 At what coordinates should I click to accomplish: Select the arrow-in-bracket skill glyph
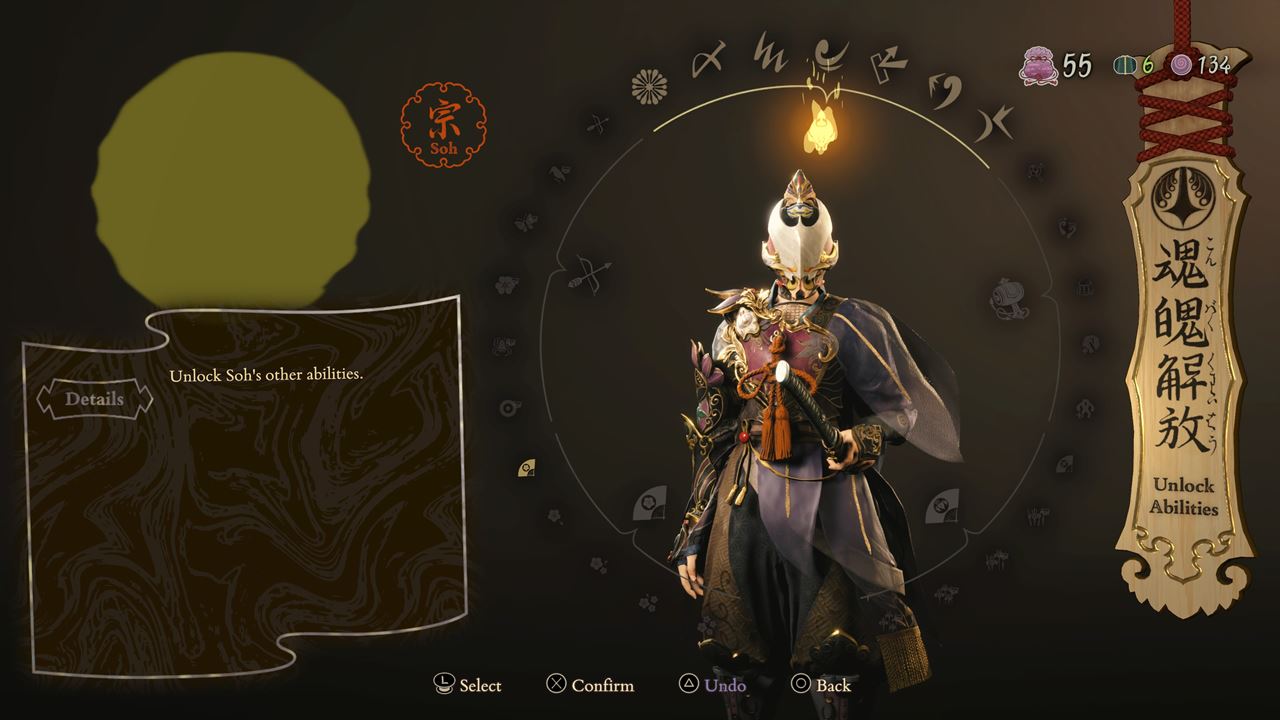pyautogui.click(x=887, y=65)
